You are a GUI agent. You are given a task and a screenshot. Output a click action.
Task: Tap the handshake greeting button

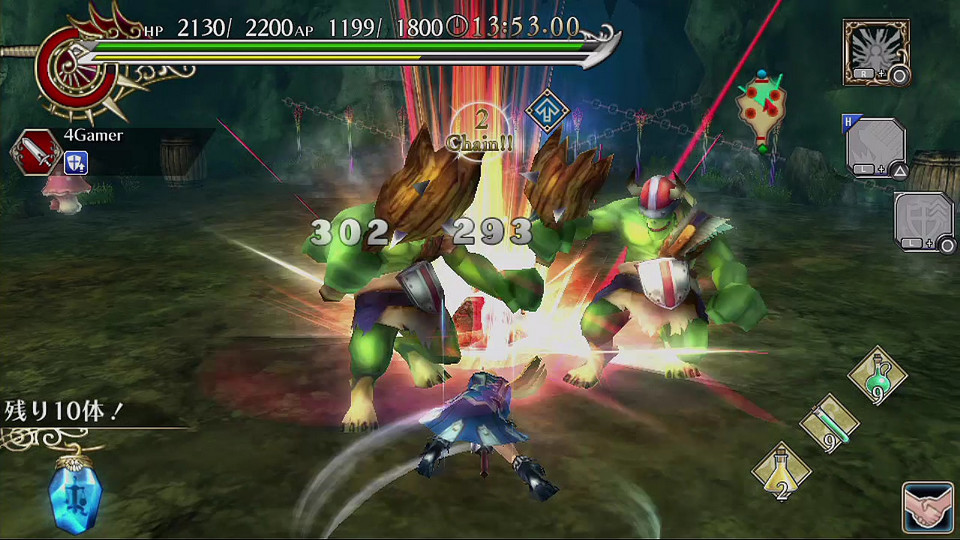tap(926, 506)
